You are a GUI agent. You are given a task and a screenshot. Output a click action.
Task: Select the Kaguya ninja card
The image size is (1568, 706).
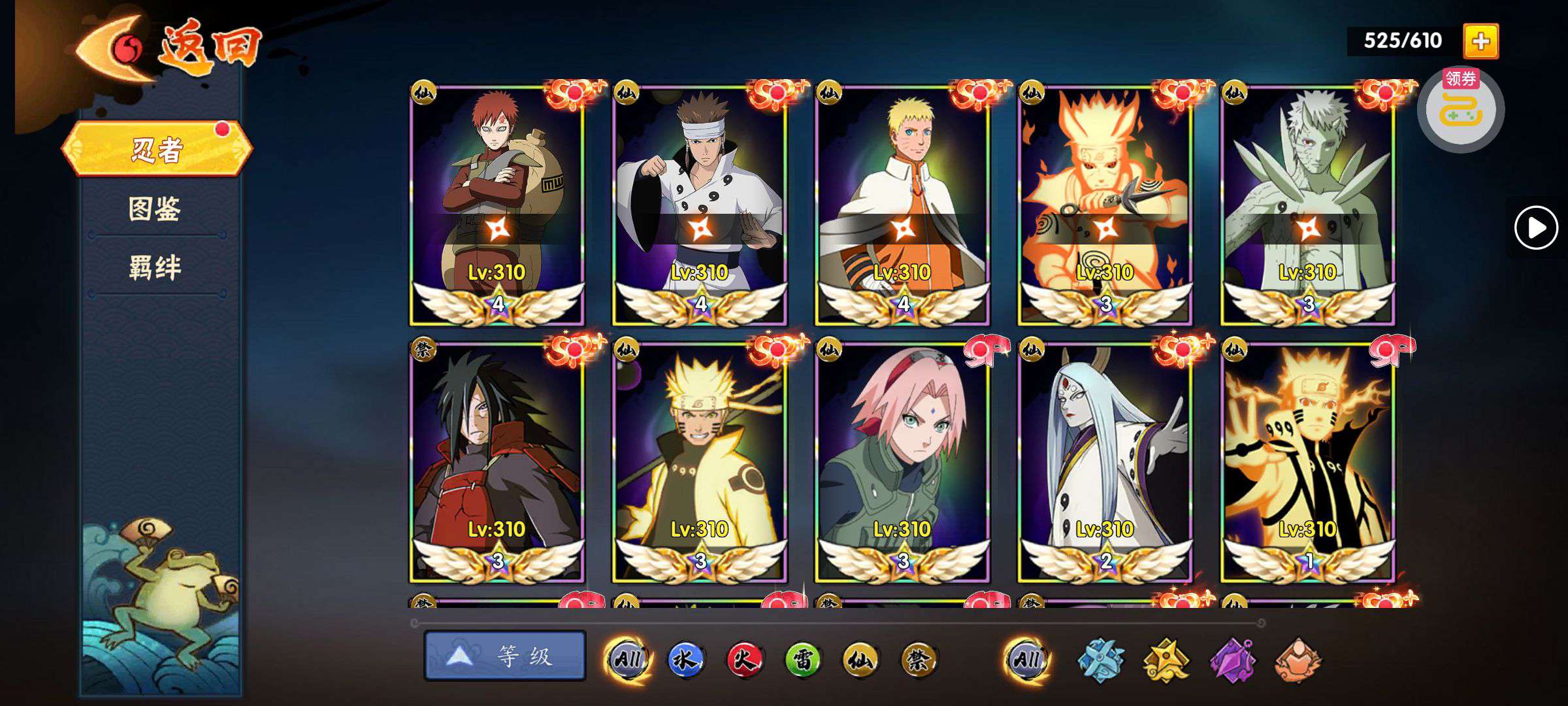tap(1105, 462)
